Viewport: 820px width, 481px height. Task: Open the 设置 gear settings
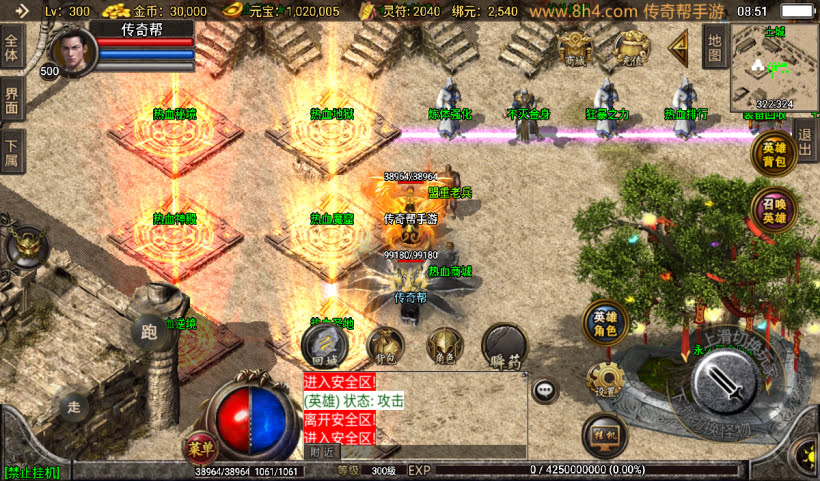pyautogui.click(x=606, y=380)
